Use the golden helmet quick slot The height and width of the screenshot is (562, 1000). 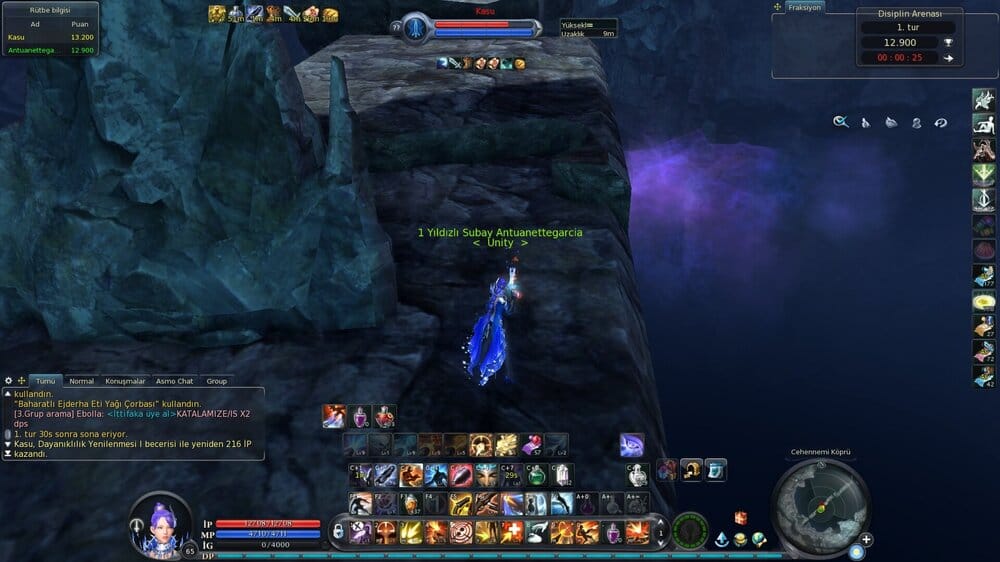tap(691, 470)
